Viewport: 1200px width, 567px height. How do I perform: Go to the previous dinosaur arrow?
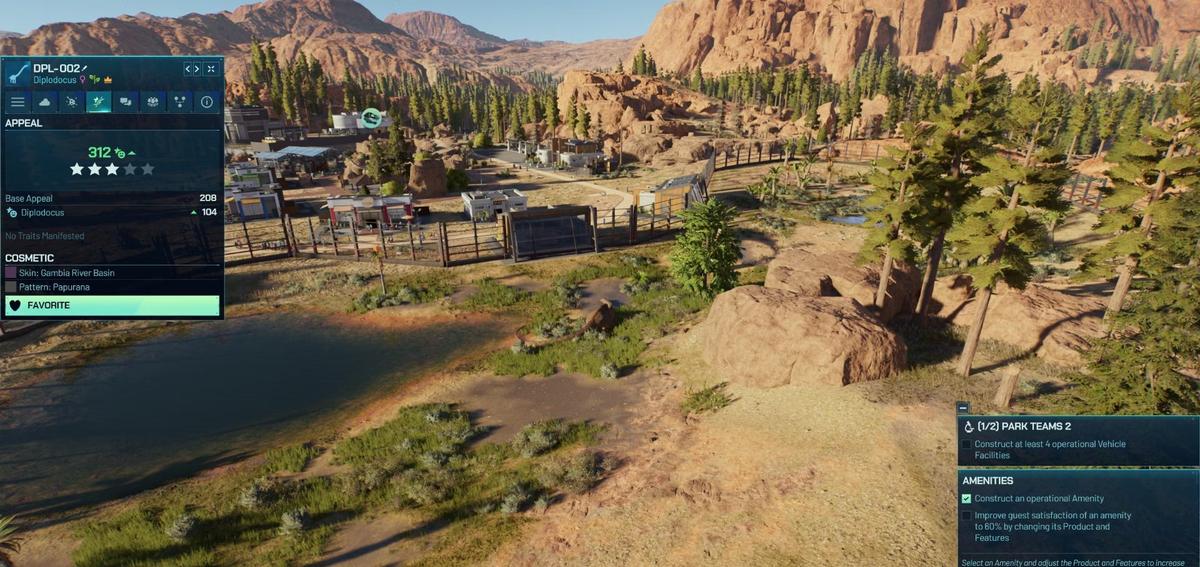point(187,69)
